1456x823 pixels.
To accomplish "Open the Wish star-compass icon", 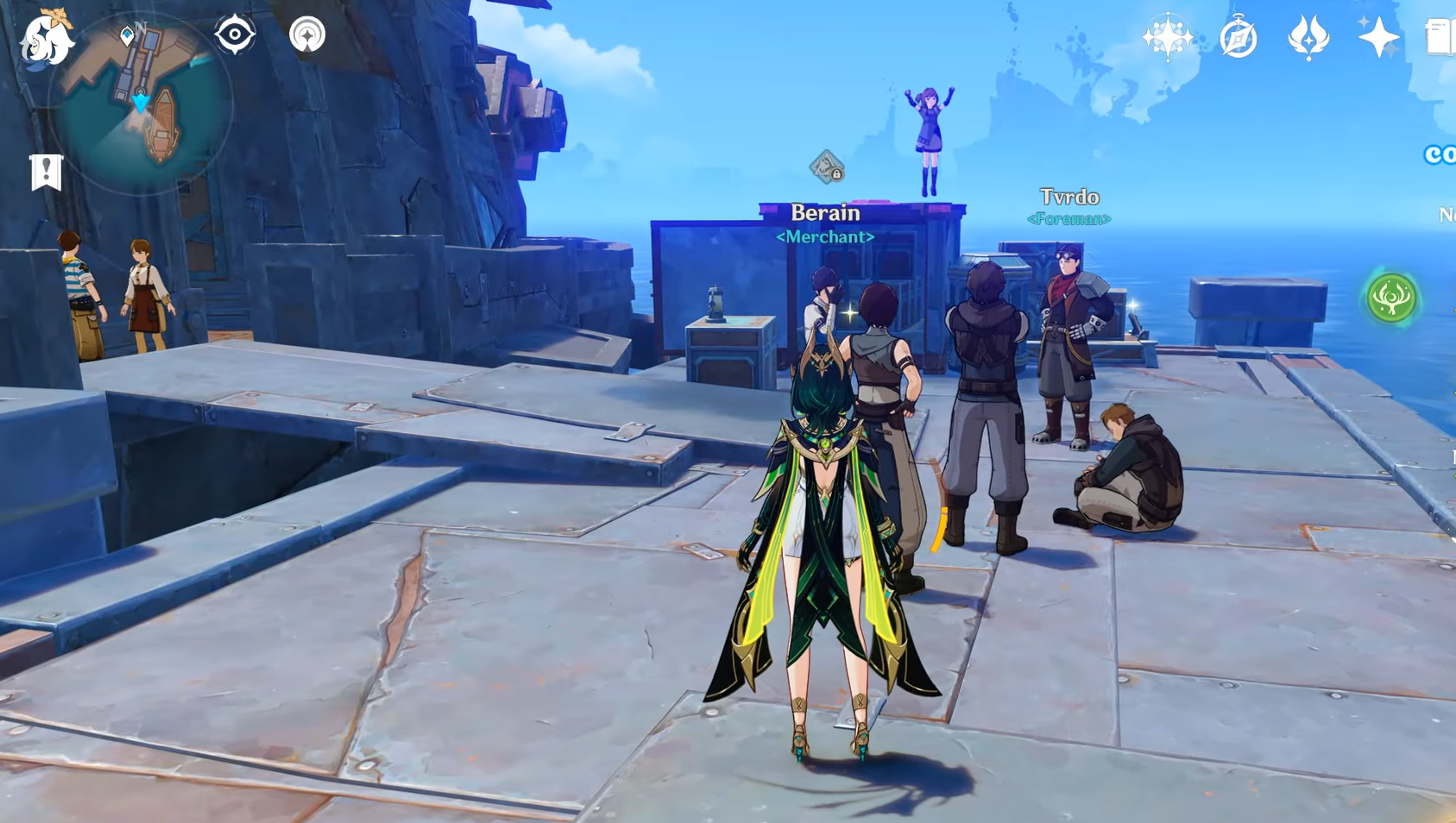I will (x=1167, y=37).
